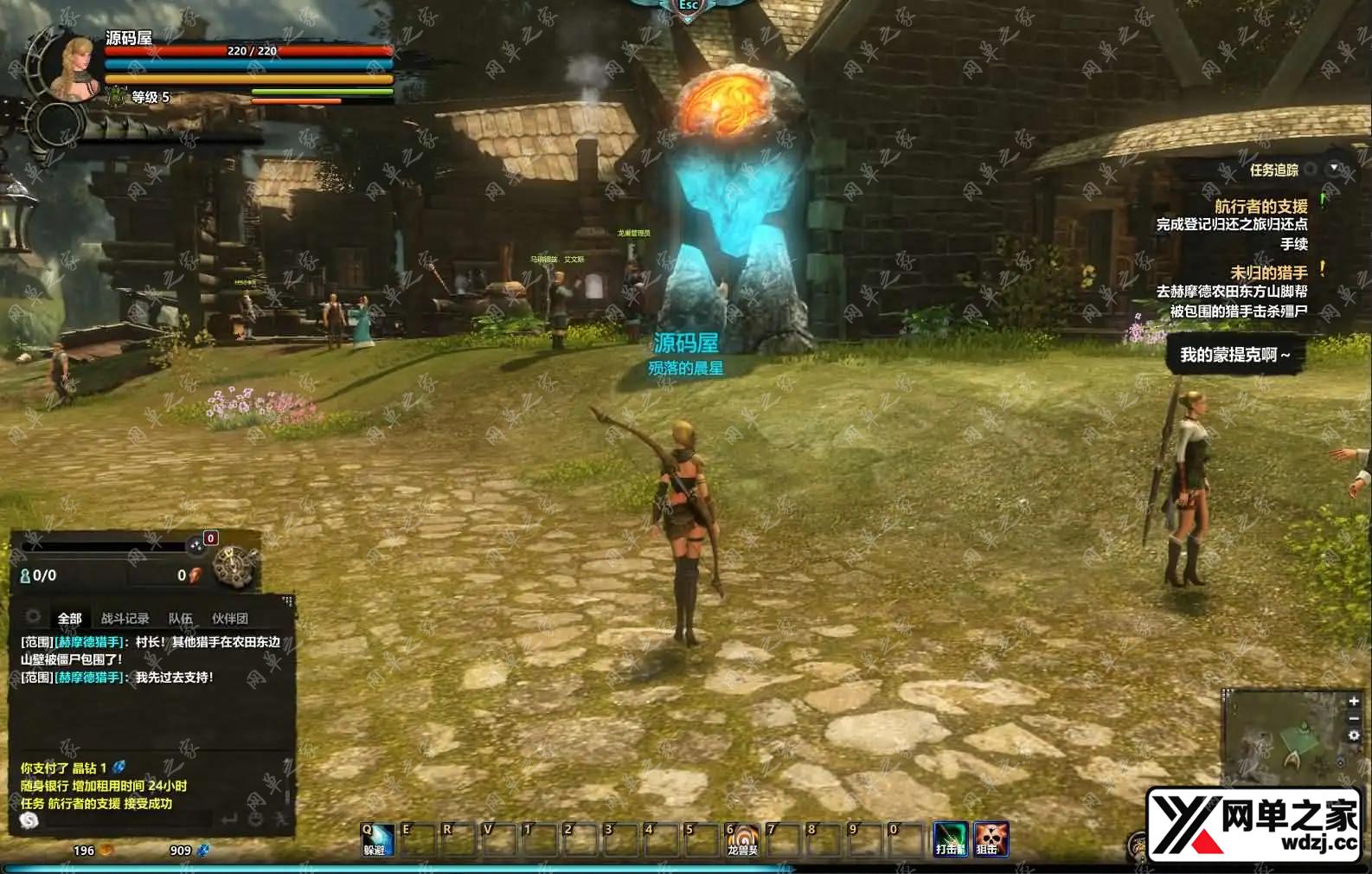Switch to the 战斗记录 chat tab

[x=125, y=619]
